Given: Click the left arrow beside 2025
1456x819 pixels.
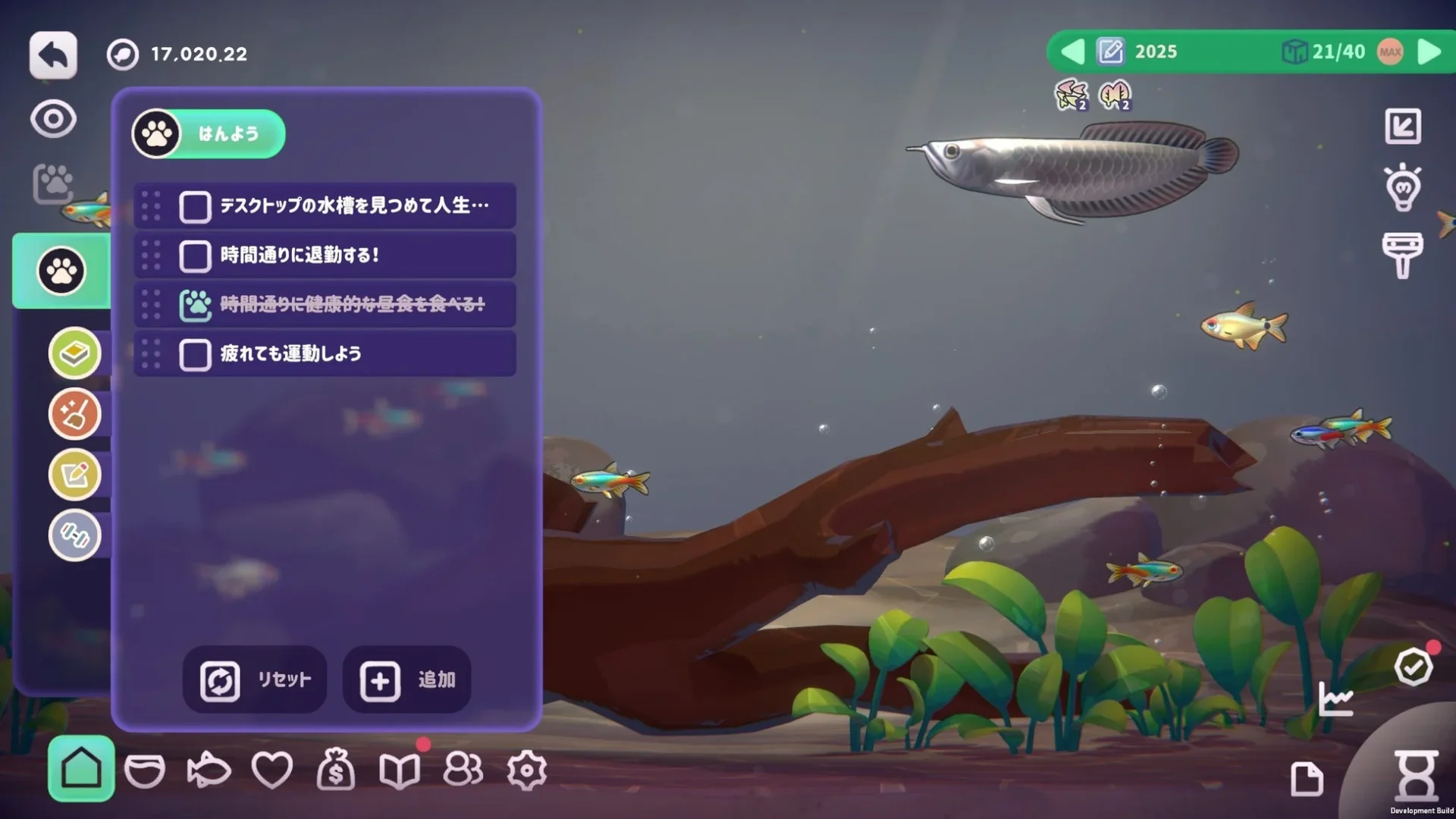Looking at the screenshot, I should coord(1072,52).
